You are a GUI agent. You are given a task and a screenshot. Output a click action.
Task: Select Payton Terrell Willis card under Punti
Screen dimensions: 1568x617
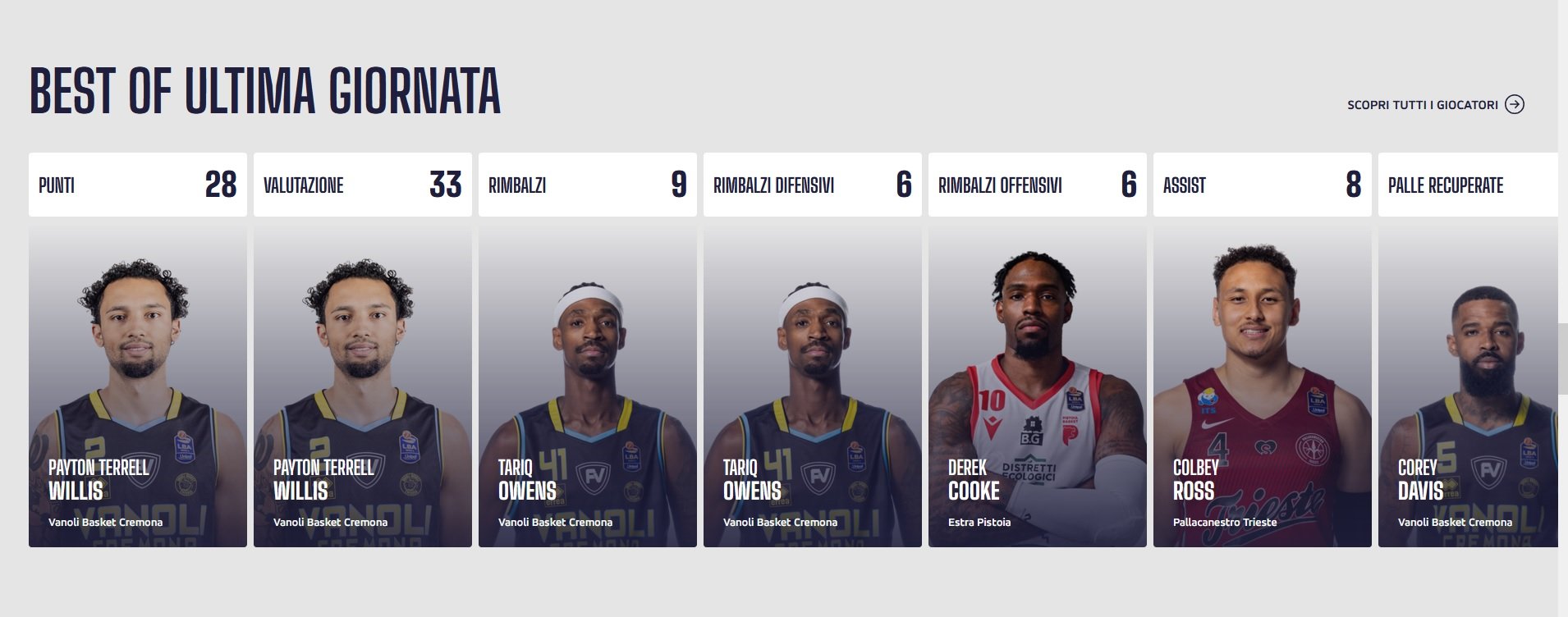pos(138,386)
